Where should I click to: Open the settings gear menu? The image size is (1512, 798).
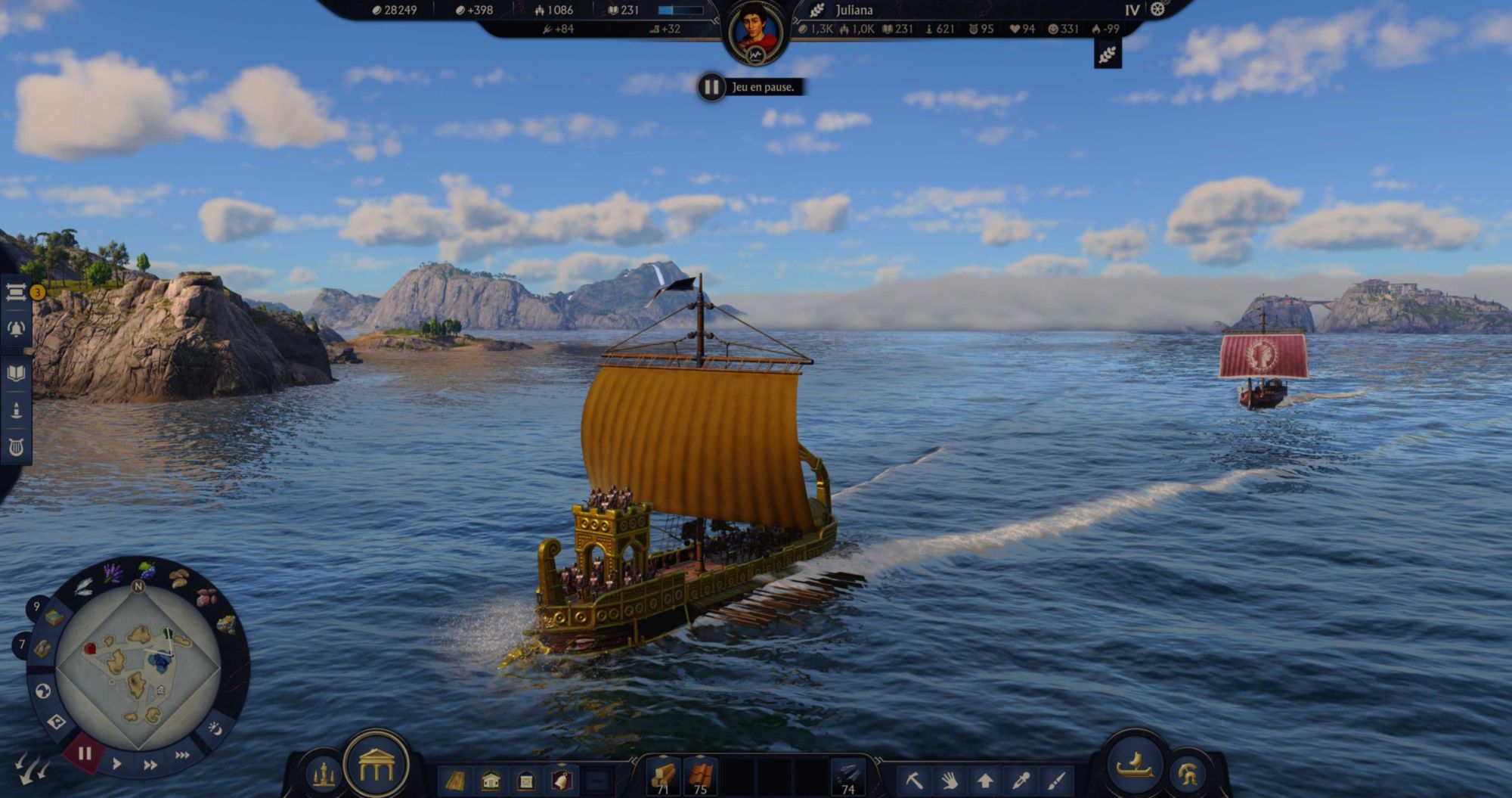[x=1157, y=10]
